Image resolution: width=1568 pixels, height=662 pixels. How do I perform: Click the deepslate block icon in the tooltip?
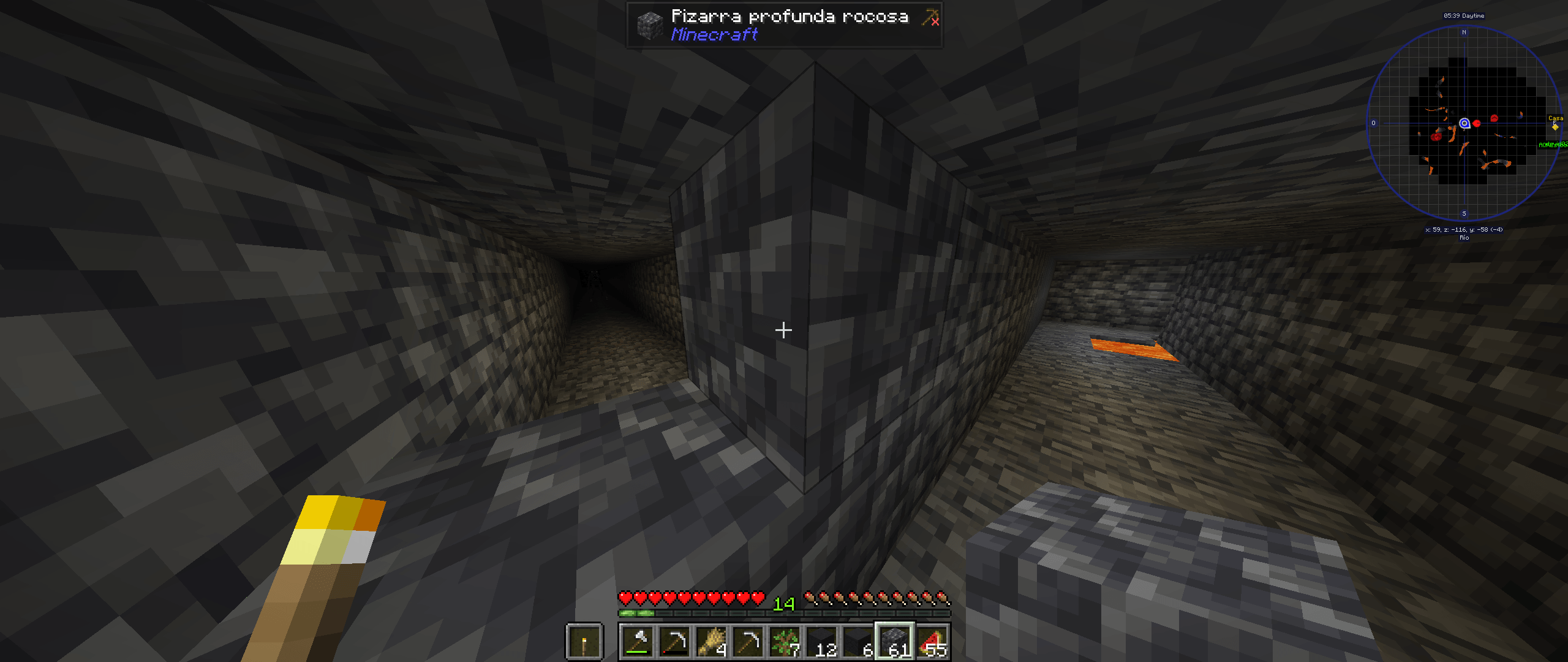coord(650,25)
